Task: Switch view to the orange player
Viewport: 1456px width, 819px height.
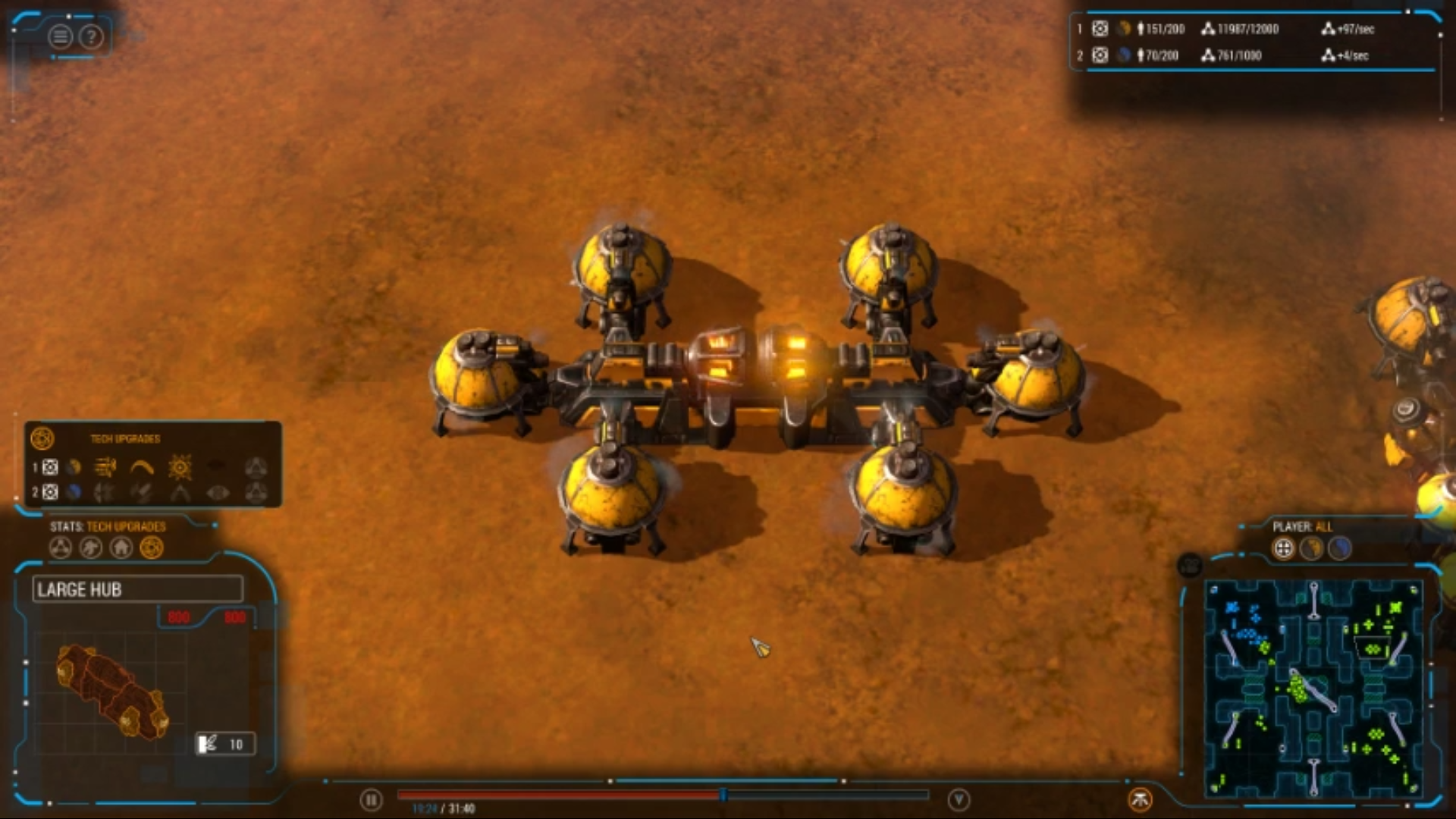Action: click(1311, 548)
